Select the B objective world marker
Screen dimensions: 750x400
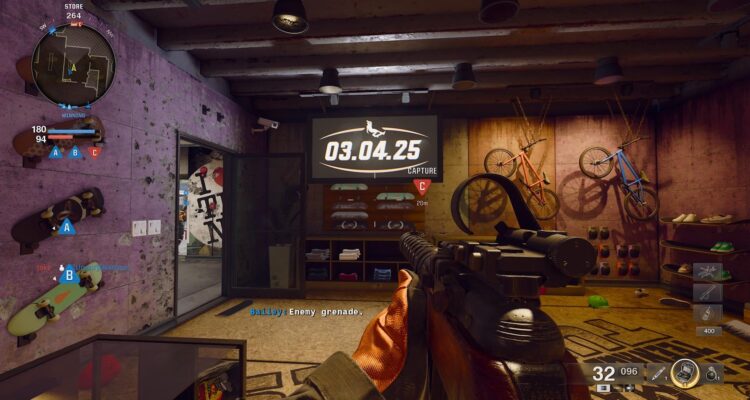69,273
